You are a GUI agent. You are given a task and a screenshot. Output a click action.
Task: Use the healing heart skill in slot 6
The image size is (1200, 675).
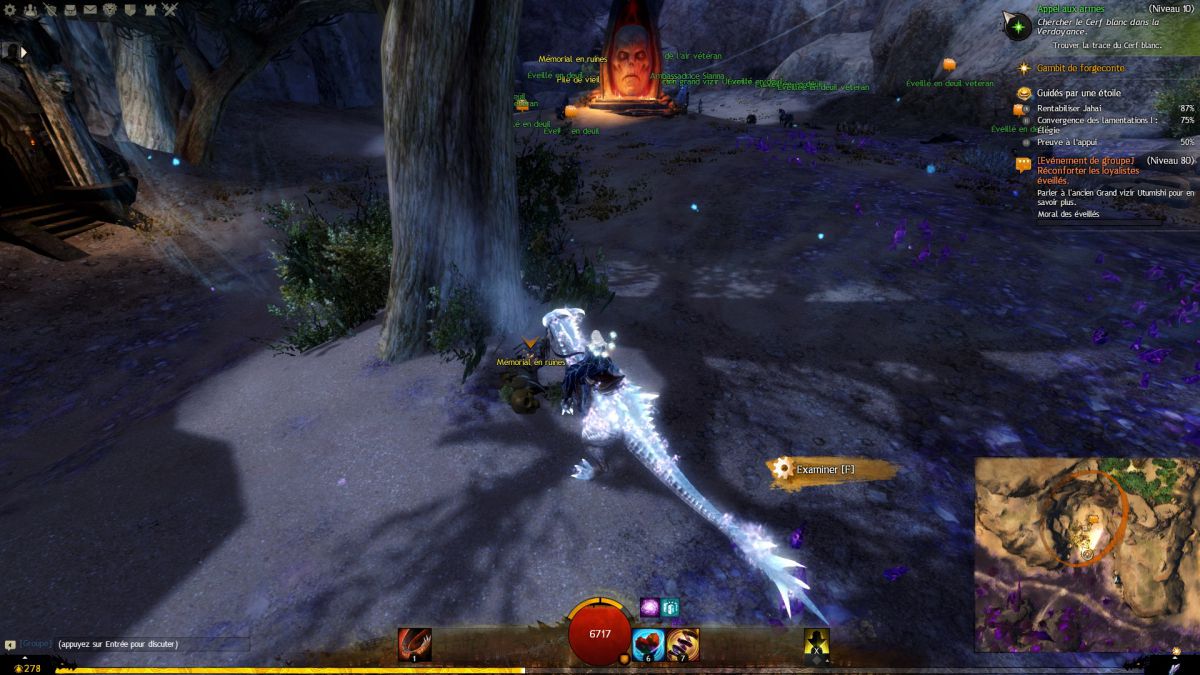coord(649,644)
